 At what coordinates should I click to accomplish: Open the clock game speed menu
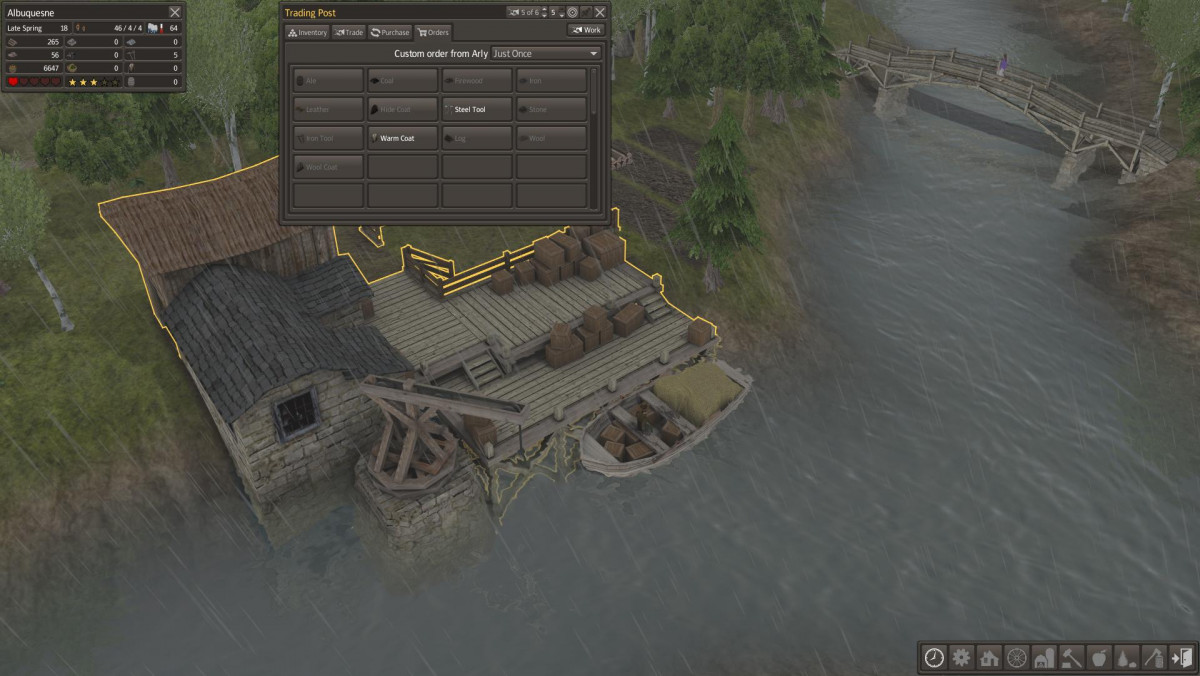pos(934,657)
